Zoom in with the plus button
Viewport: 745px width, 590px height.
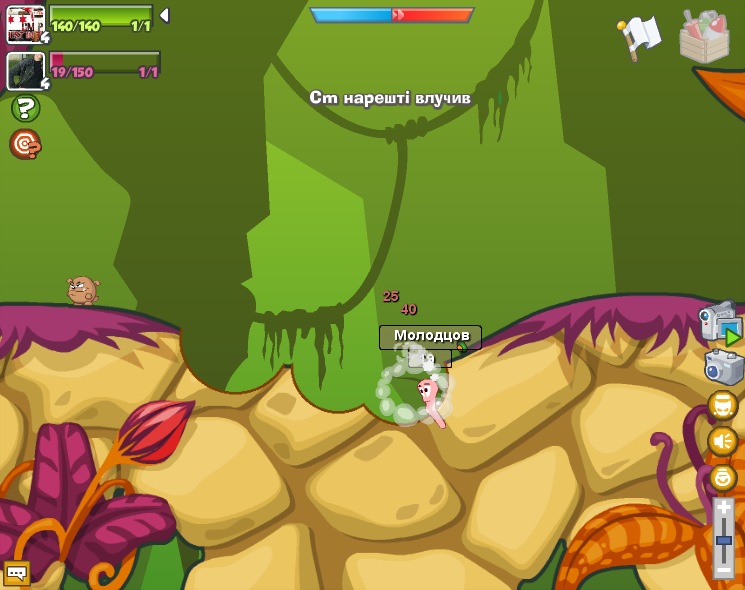point(723,508)
